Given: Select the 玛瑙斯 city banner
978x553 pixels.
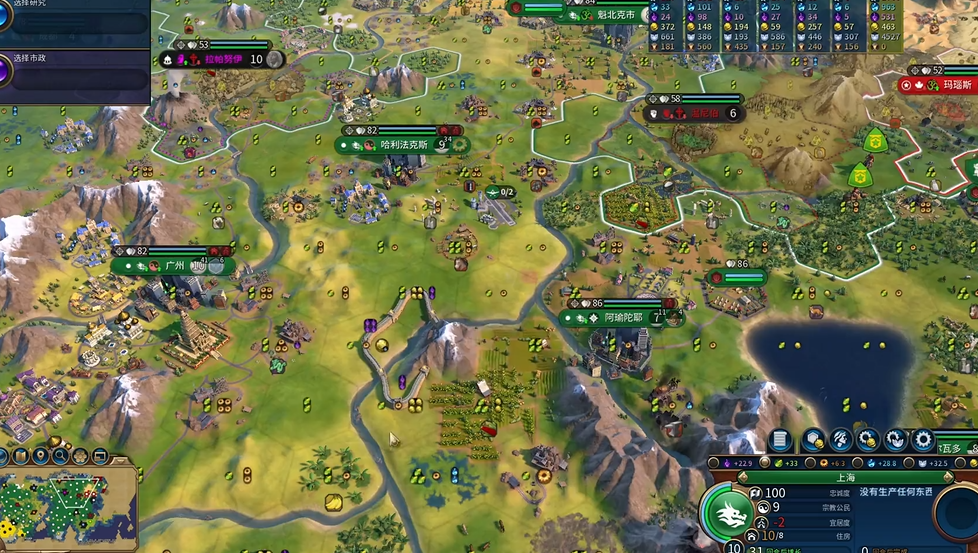Looking at the screenshot, I should click(x=955, y=85).
